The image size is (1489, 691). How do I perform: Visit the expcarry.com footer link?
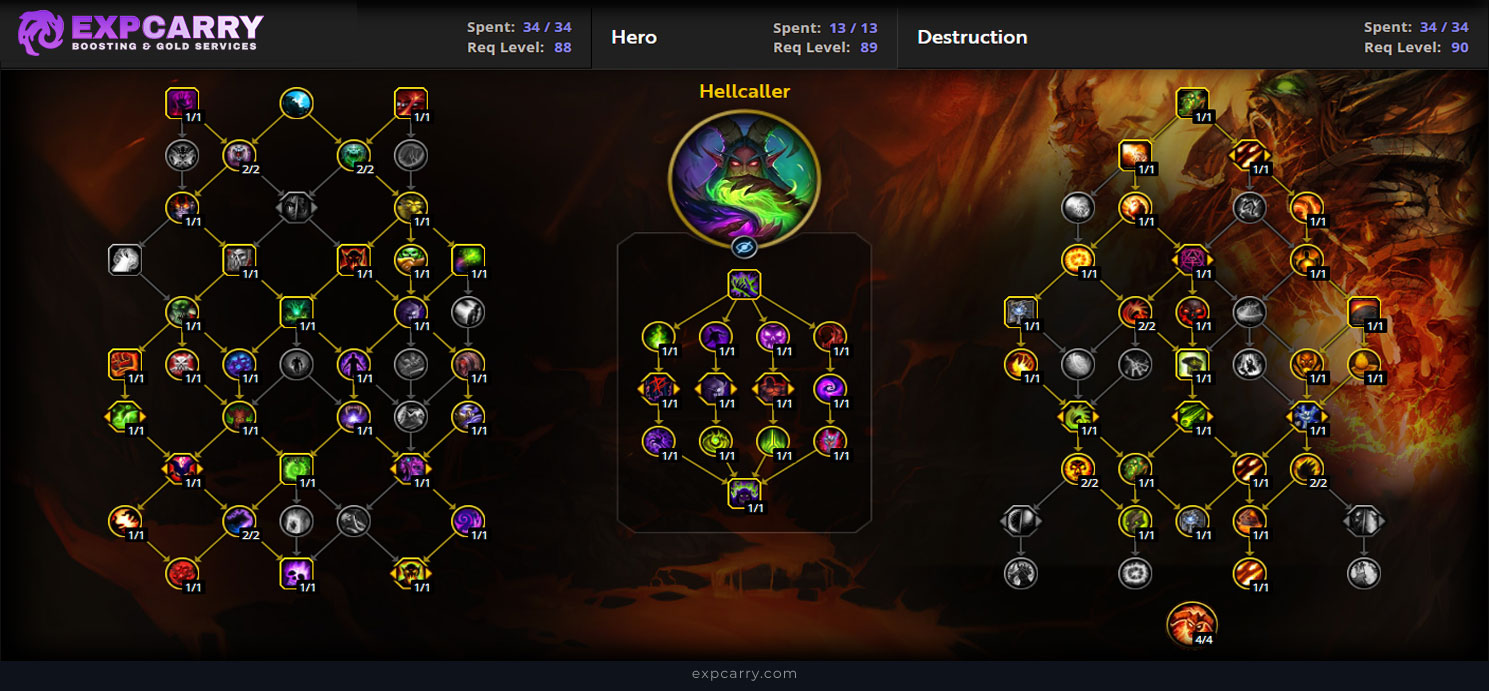744,674
